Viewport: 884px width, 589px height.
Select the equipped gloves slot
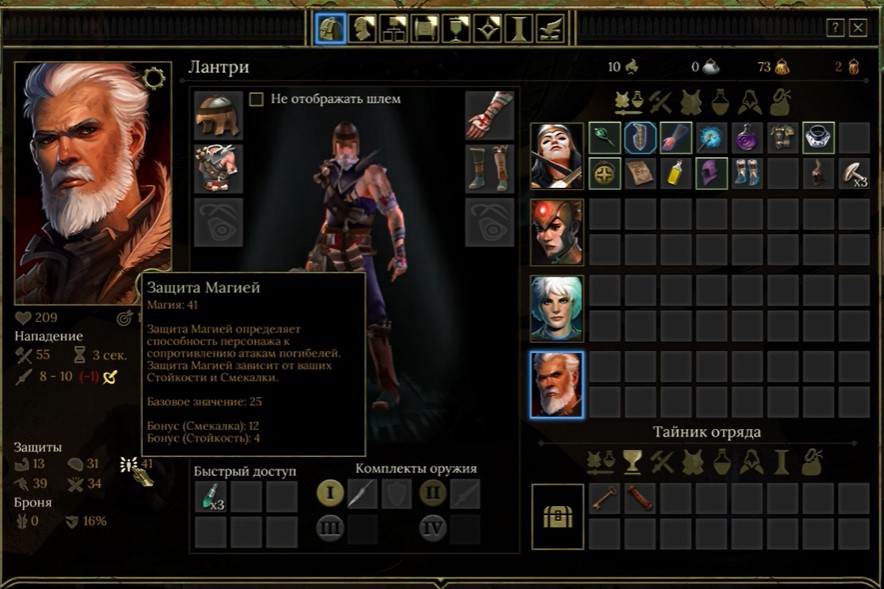tap(489, 117)
